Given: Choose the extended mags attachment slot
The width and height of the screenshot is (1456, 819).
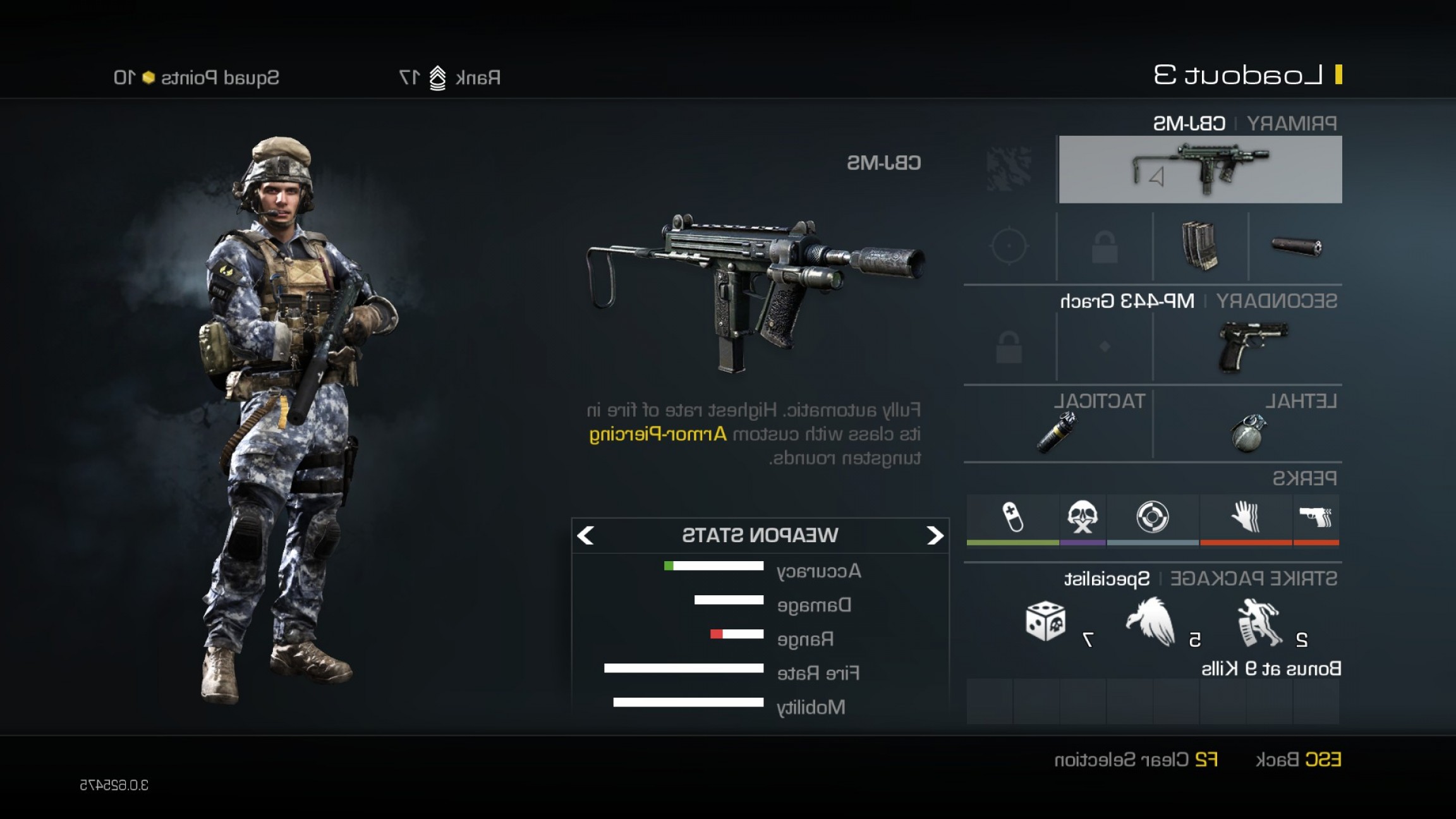Looking at the screenshot, I should click(x=1199, y=246).
